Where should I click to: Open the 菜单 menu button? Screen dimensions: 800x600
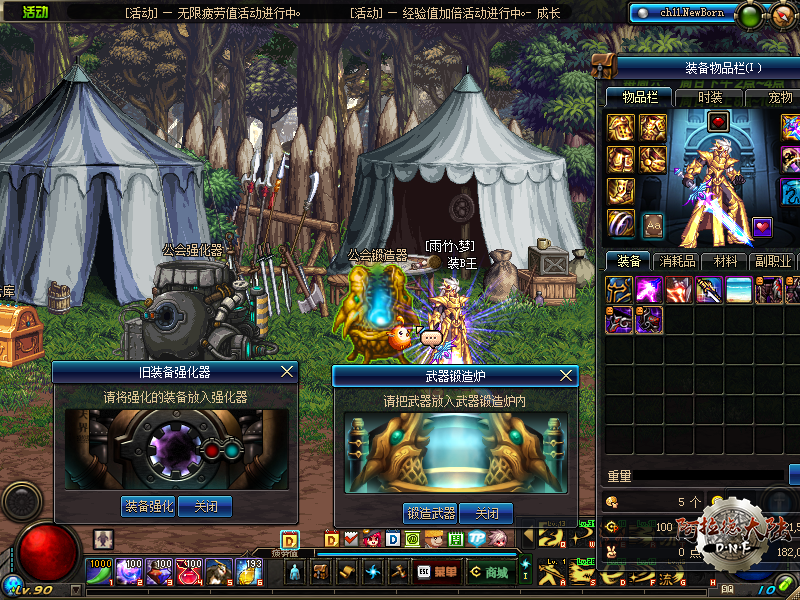point(444,572)
